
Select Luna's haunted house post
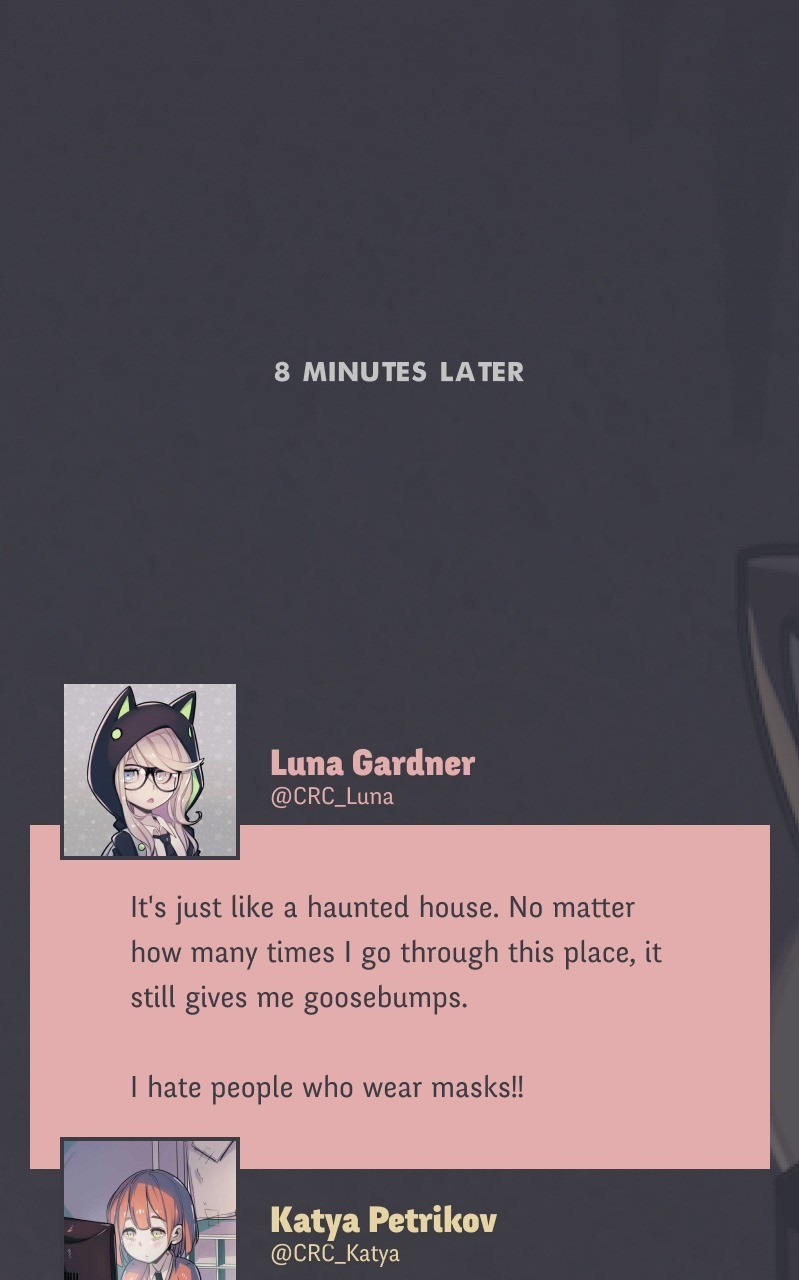[x=398, y=997]
